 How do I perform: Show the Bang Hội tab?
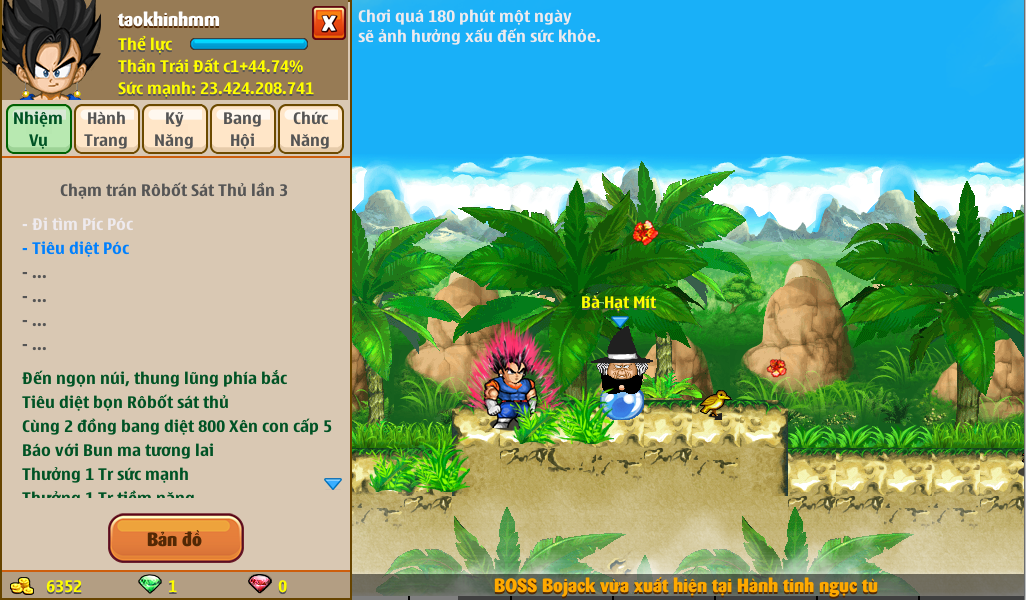(242, 129)
